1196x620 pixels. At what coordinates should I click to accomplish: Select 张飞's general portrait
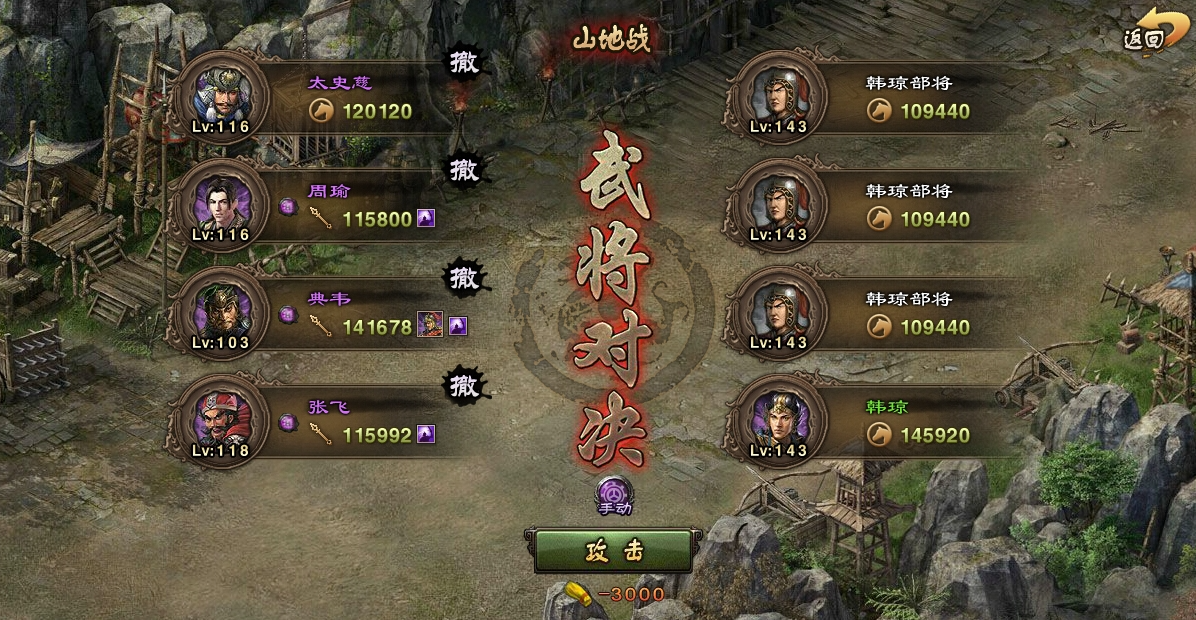click(x=220, y=420)
